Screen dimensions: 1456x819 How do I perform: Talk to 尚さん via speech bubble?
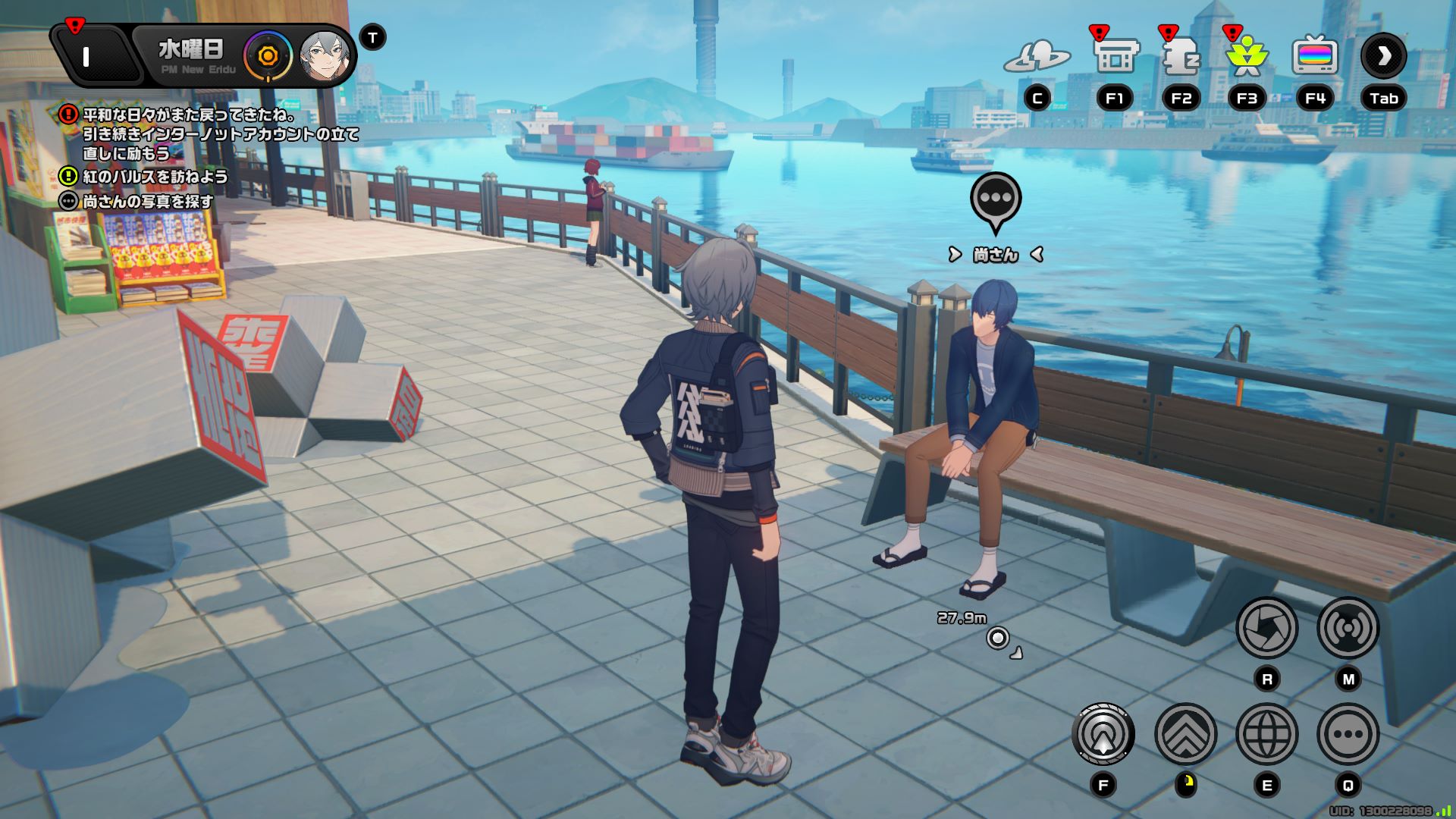pos(996,200)
